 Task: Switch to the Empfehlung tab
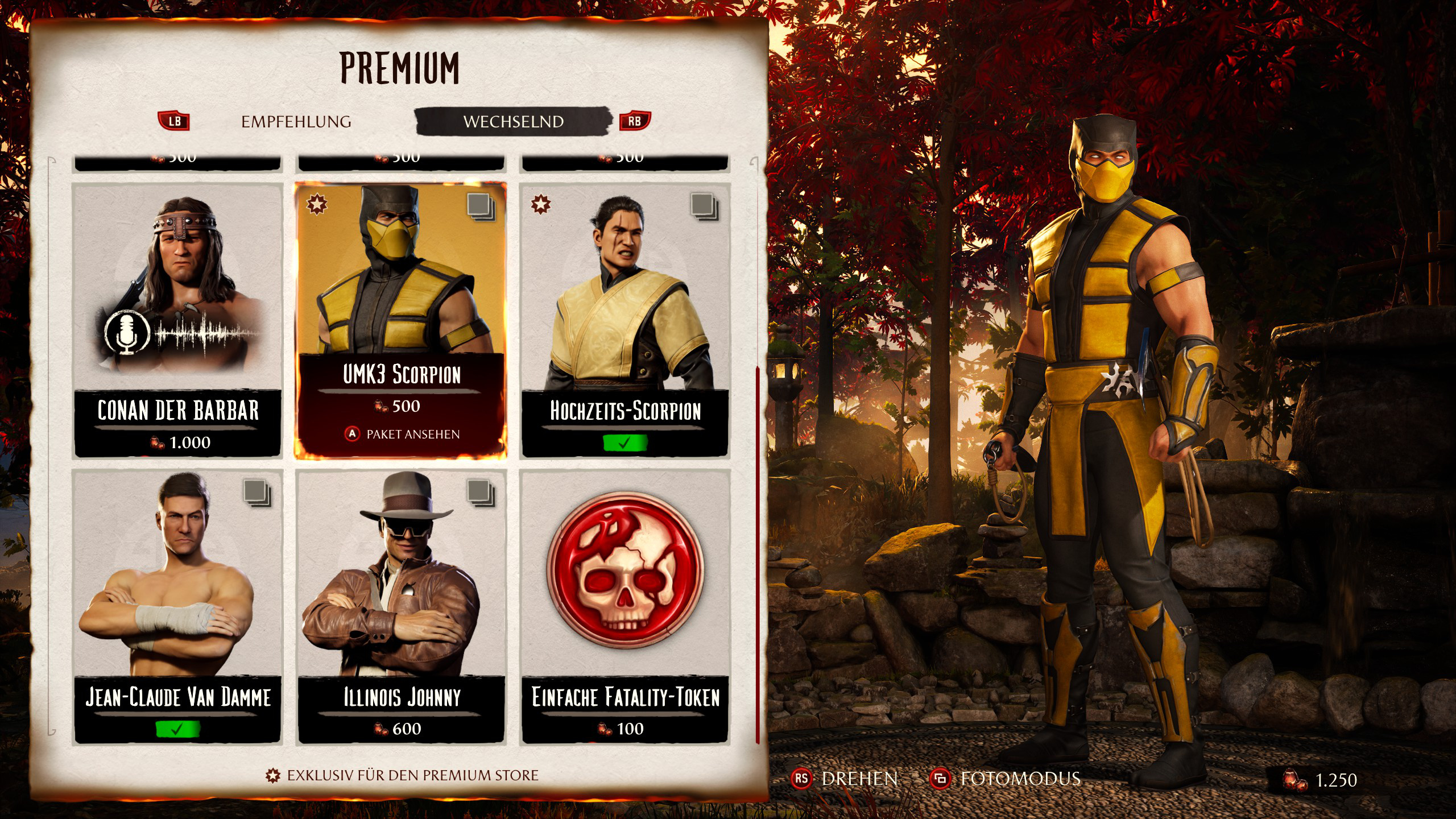(296, 122)
